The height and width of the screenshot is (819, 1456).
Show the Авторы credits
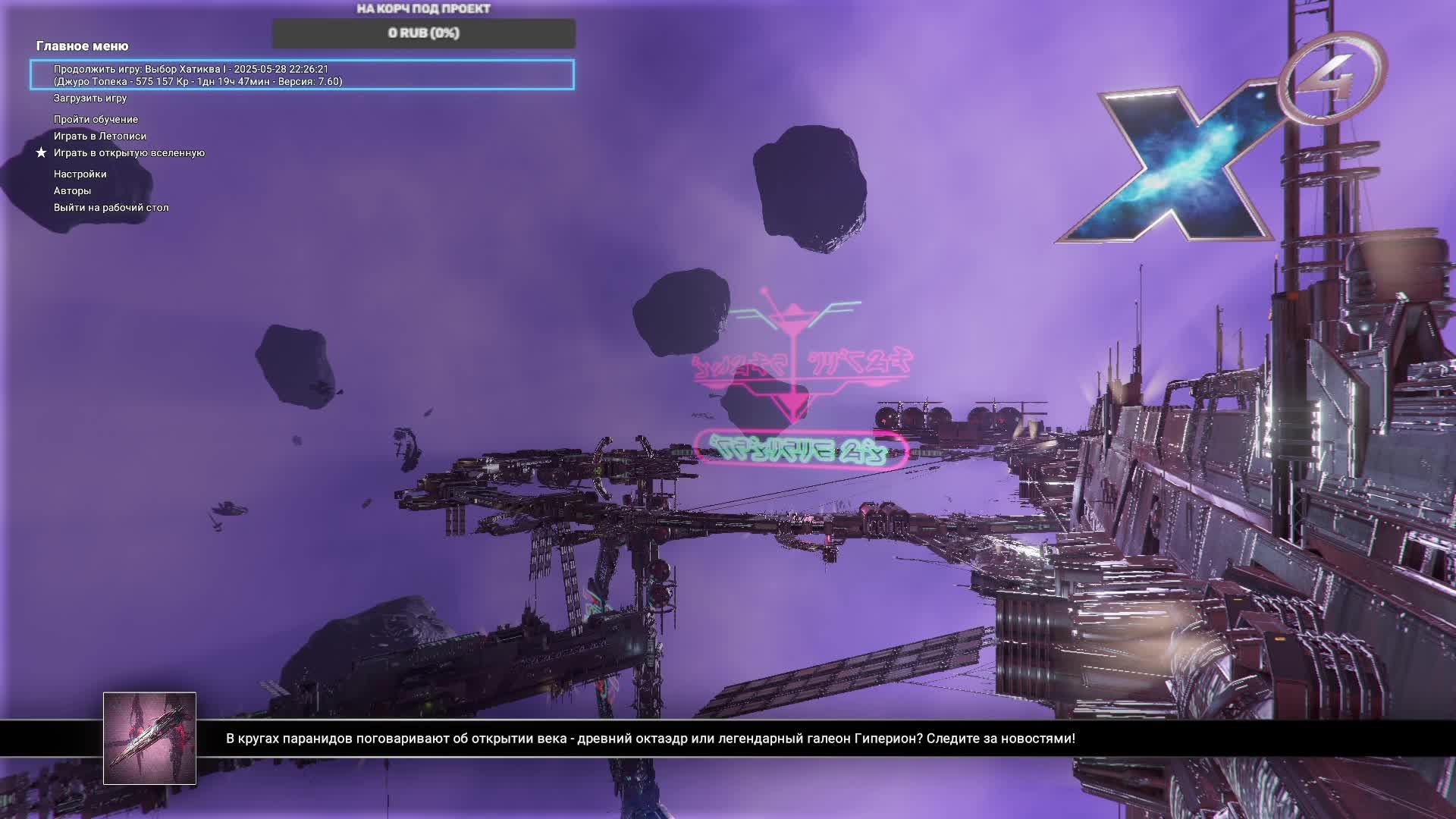[x=72, y=191]
